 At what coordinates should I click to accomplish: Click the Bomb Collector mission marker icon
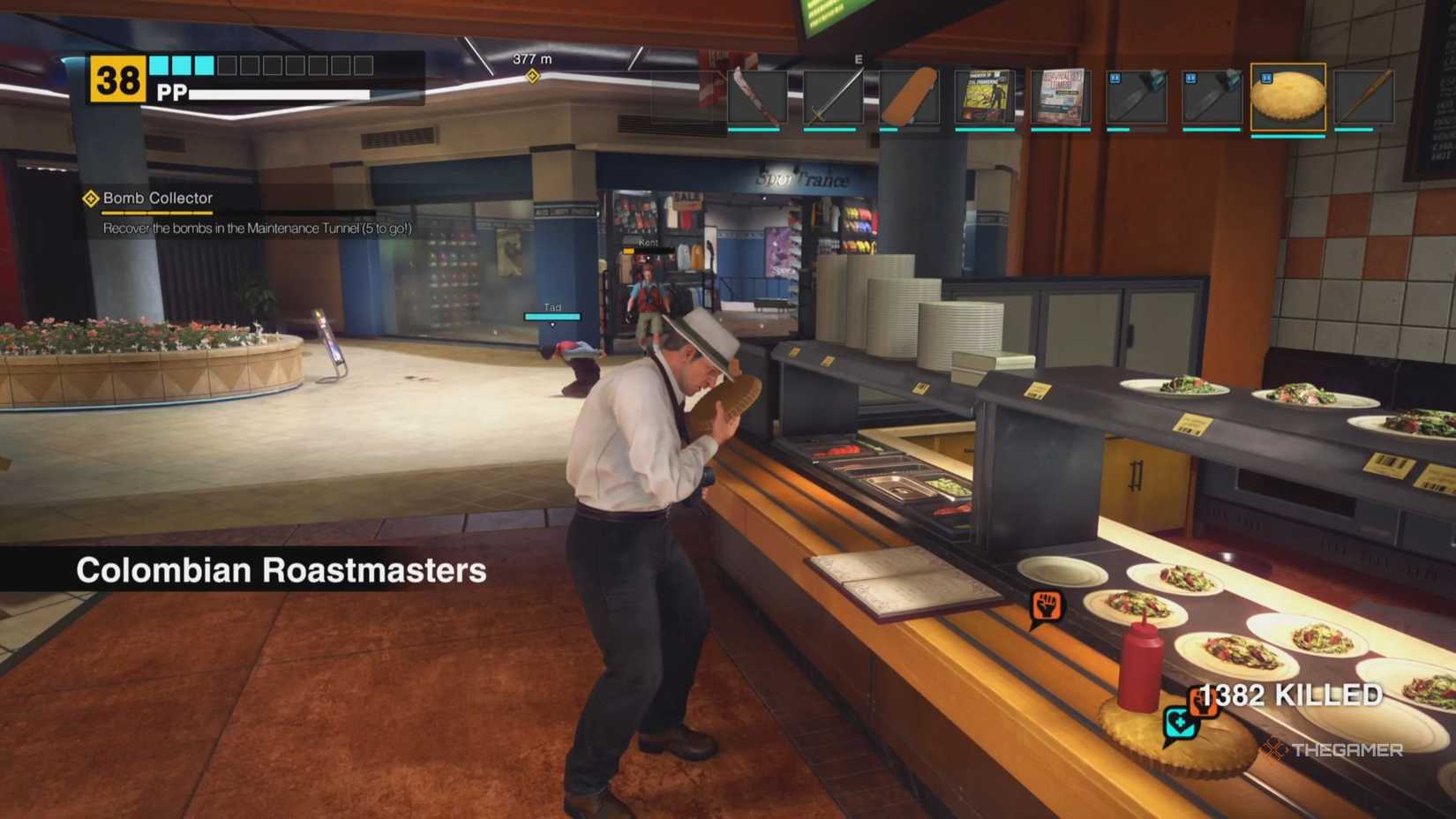click(92, 199)
